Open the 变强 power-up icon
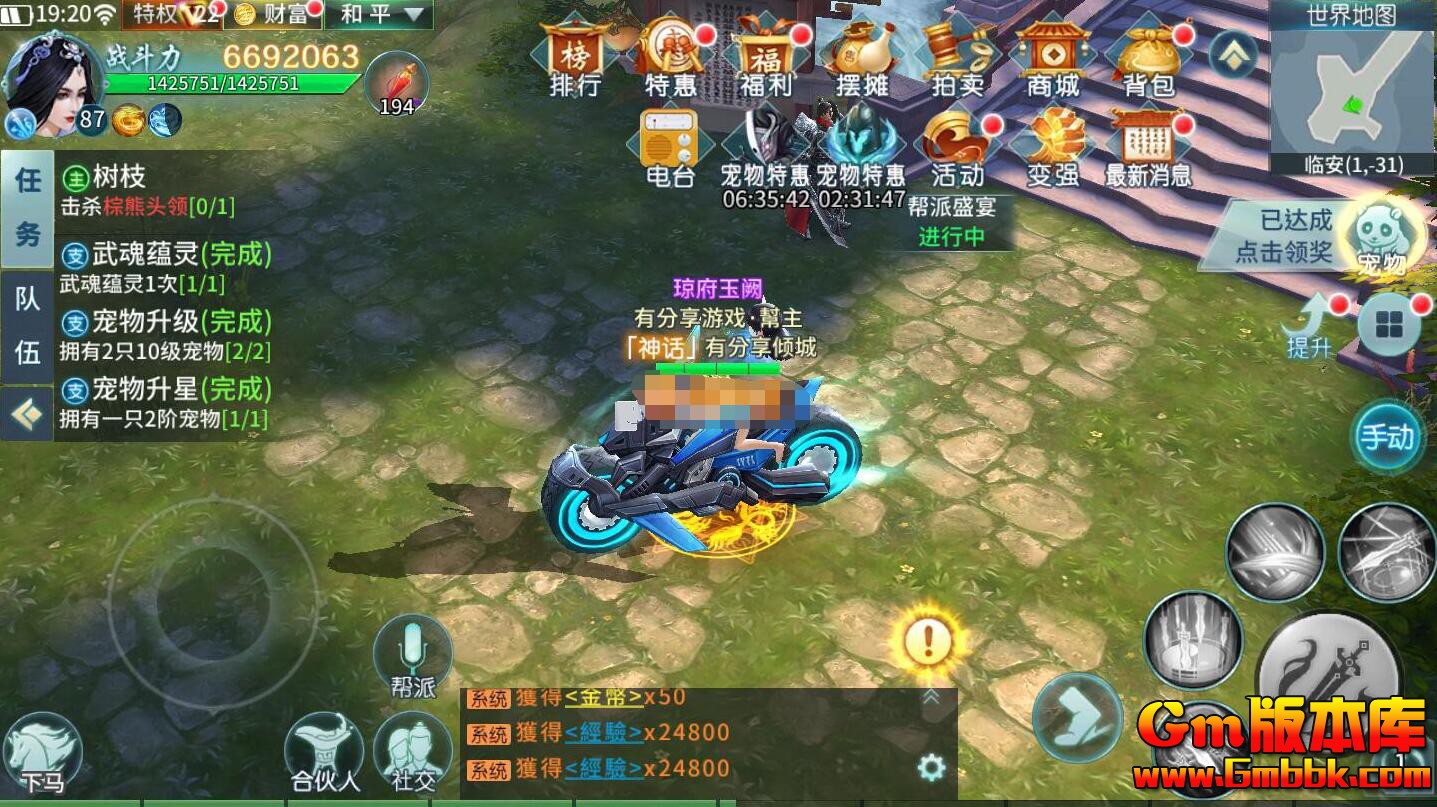1437x807 pixels. click(x=1052, y=148)
